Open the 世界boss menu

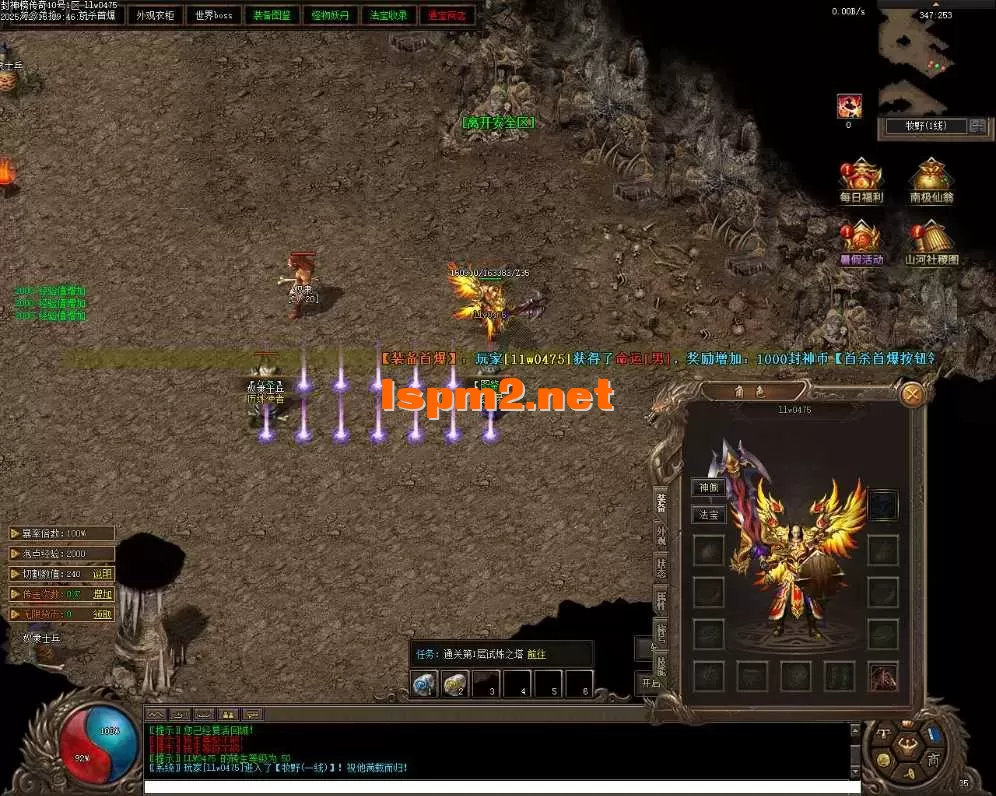(x=214, y=16)
